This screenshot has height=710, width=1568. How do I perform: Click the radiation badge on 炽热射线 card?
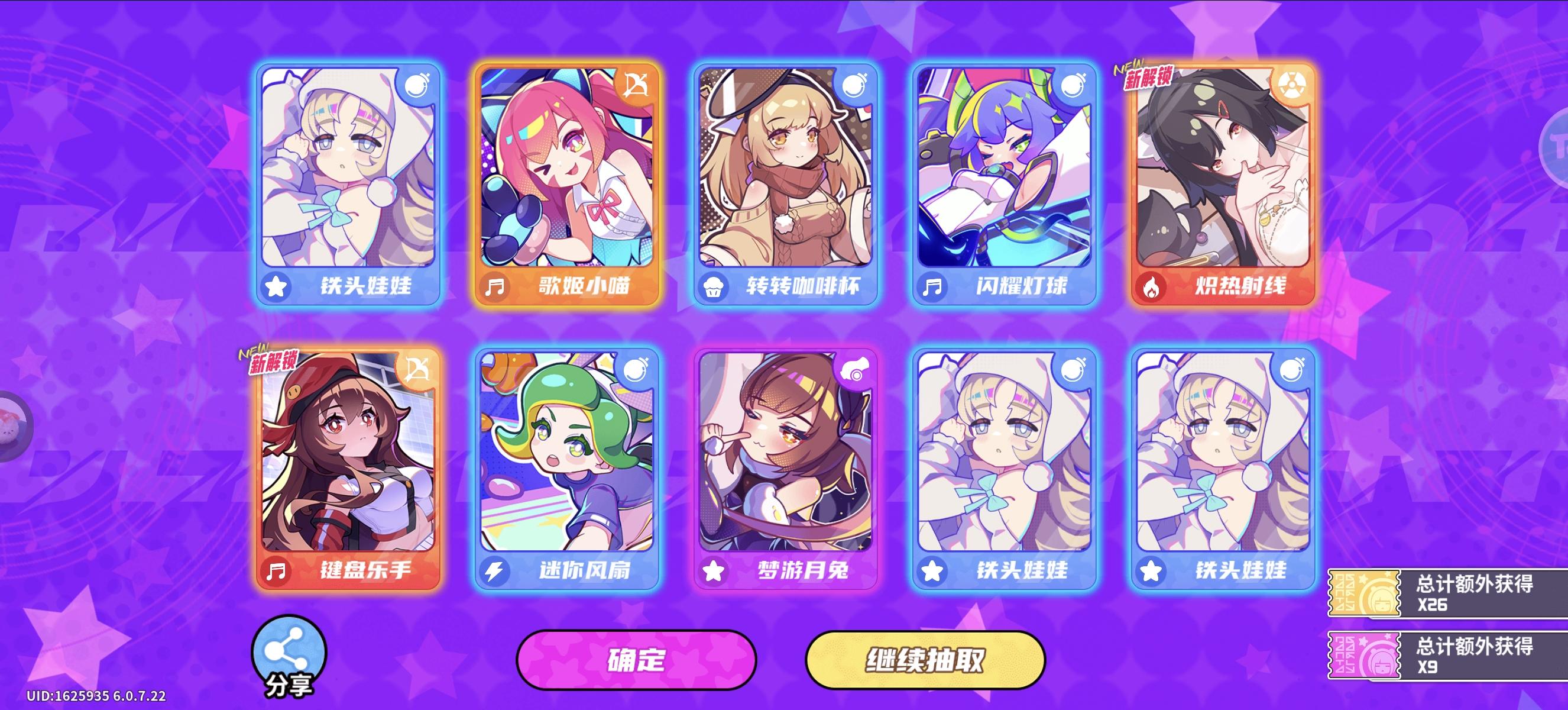click(x=1294, y=84)
